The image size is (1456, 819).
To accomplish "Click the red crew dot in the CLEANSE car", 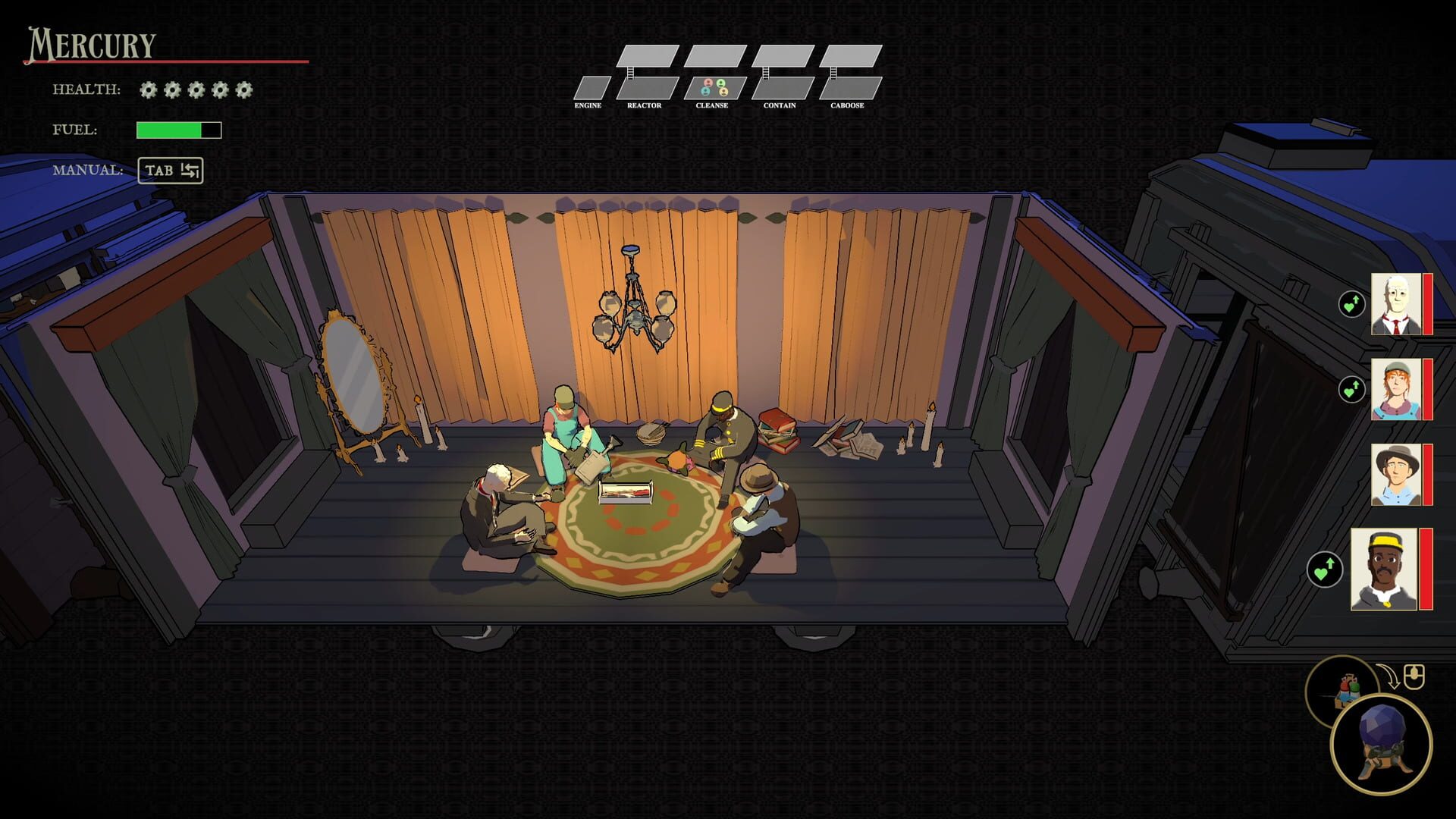I will pos(708,83).
